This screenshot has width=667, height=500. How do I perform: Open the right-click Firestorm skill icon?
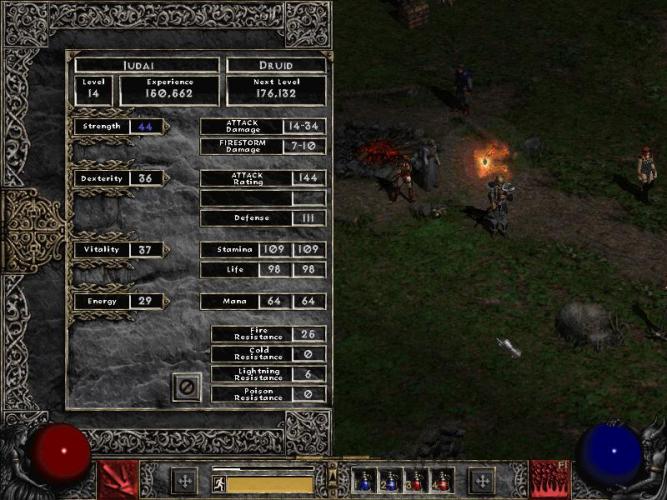click(548, 479)
